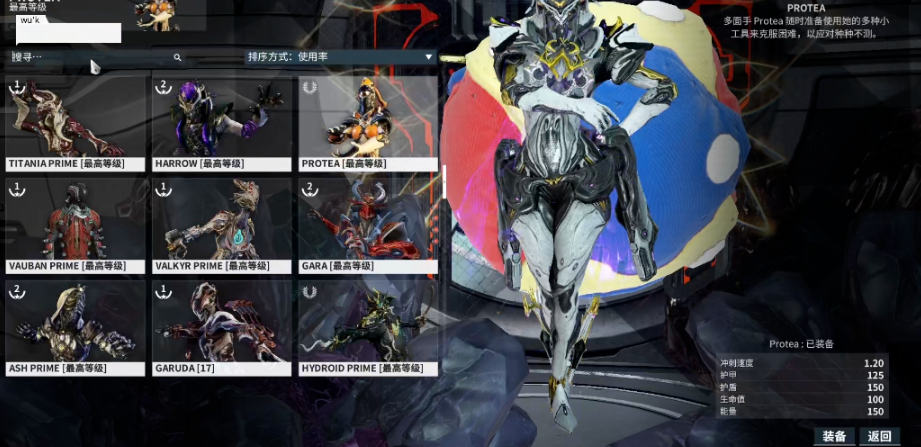Select the Titania Prime warframe tile
Viewport: 921px width, 447px height.
pyautogui.click(x=75, y=121)
